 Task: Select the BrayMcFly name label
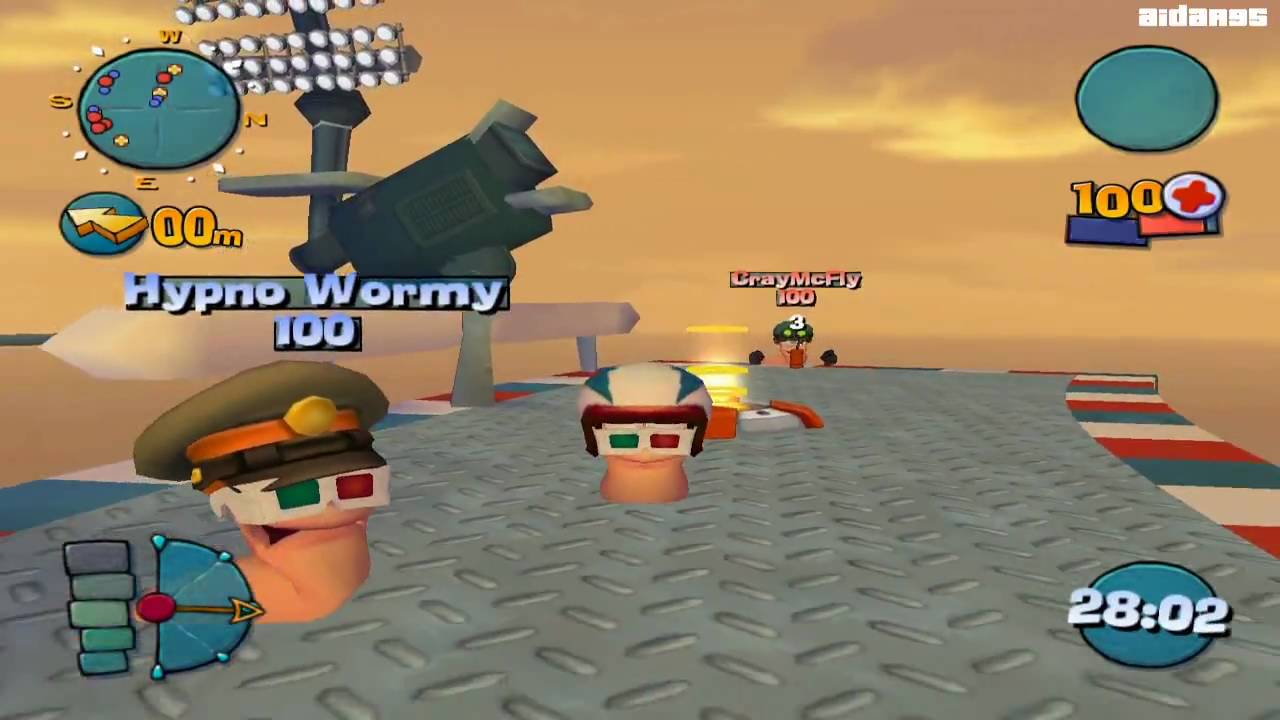795,280
